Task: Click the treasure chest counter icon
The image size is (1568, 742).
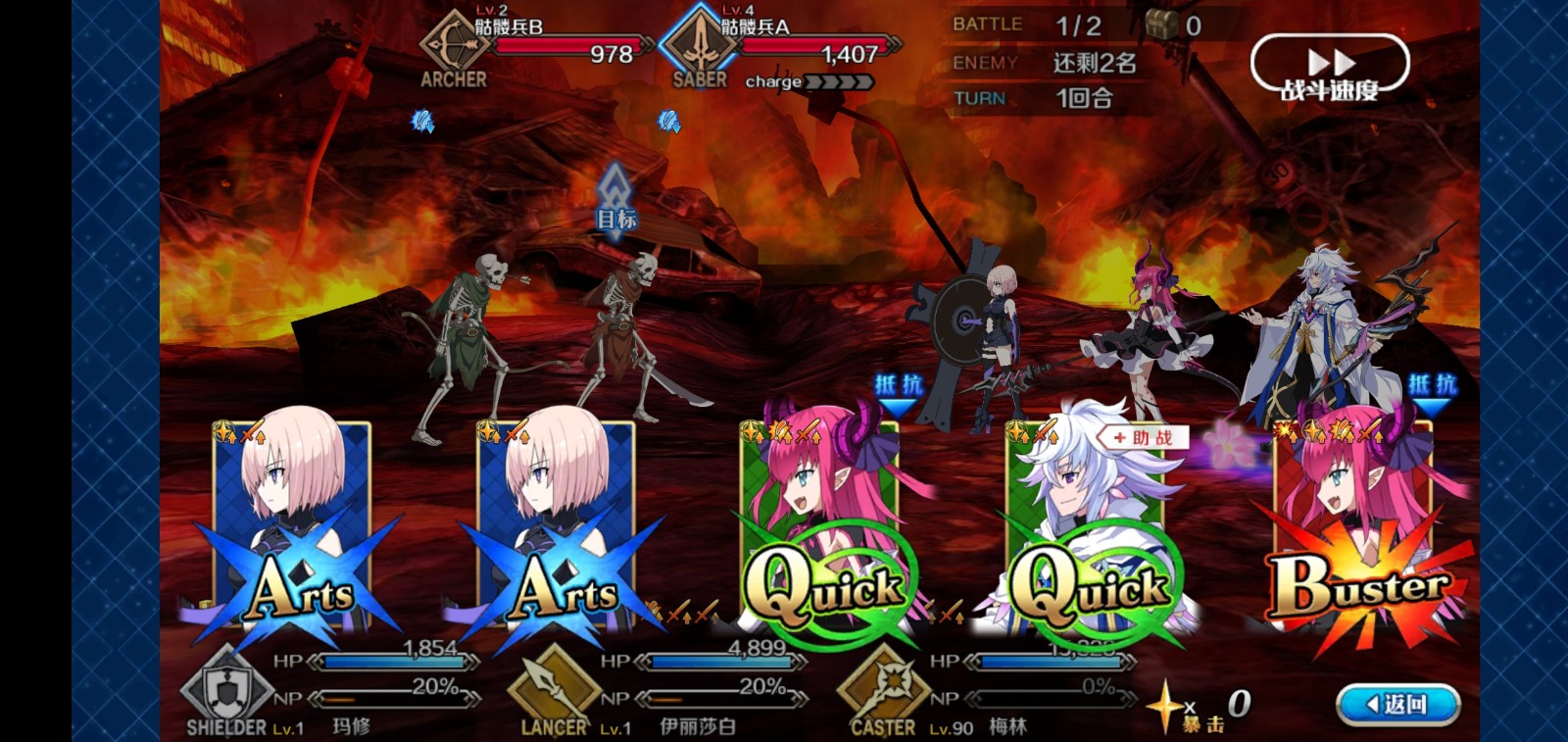Action: click(x=1161, y=26)
